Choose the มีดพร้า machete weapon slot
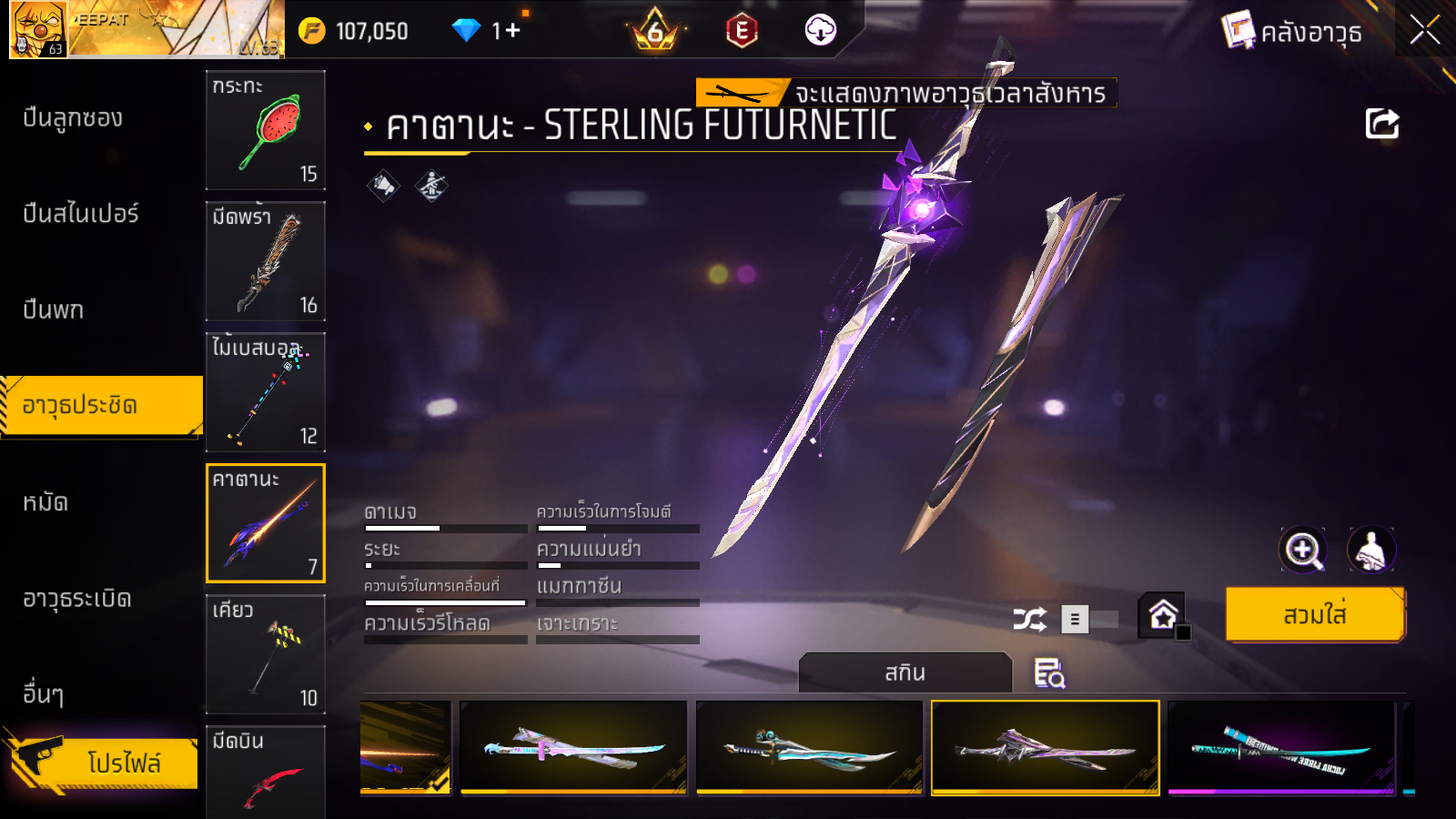 click(266, 261)
